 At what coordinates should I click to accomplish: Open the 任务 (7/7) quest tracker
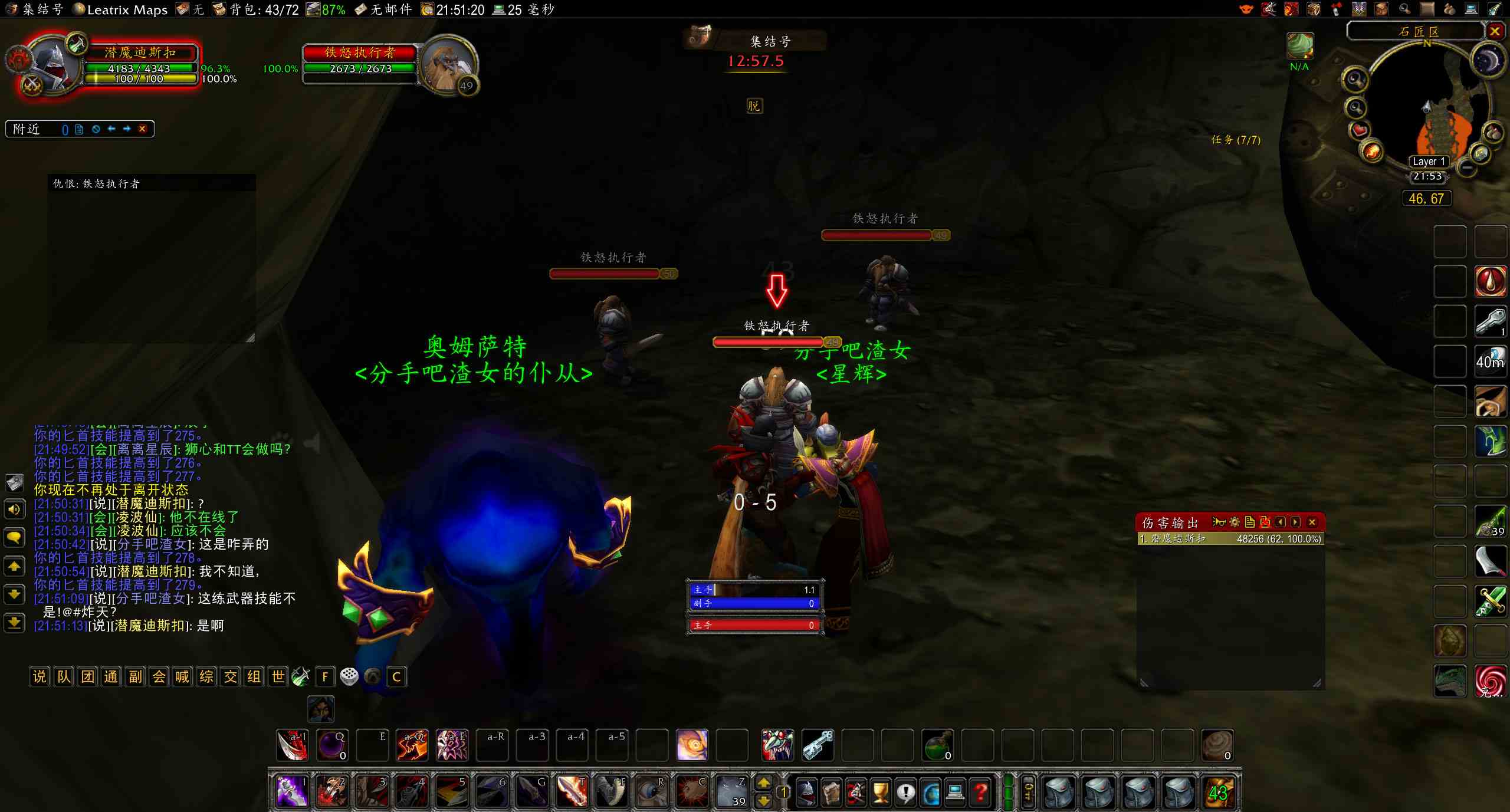click(x=1236, y=140)
